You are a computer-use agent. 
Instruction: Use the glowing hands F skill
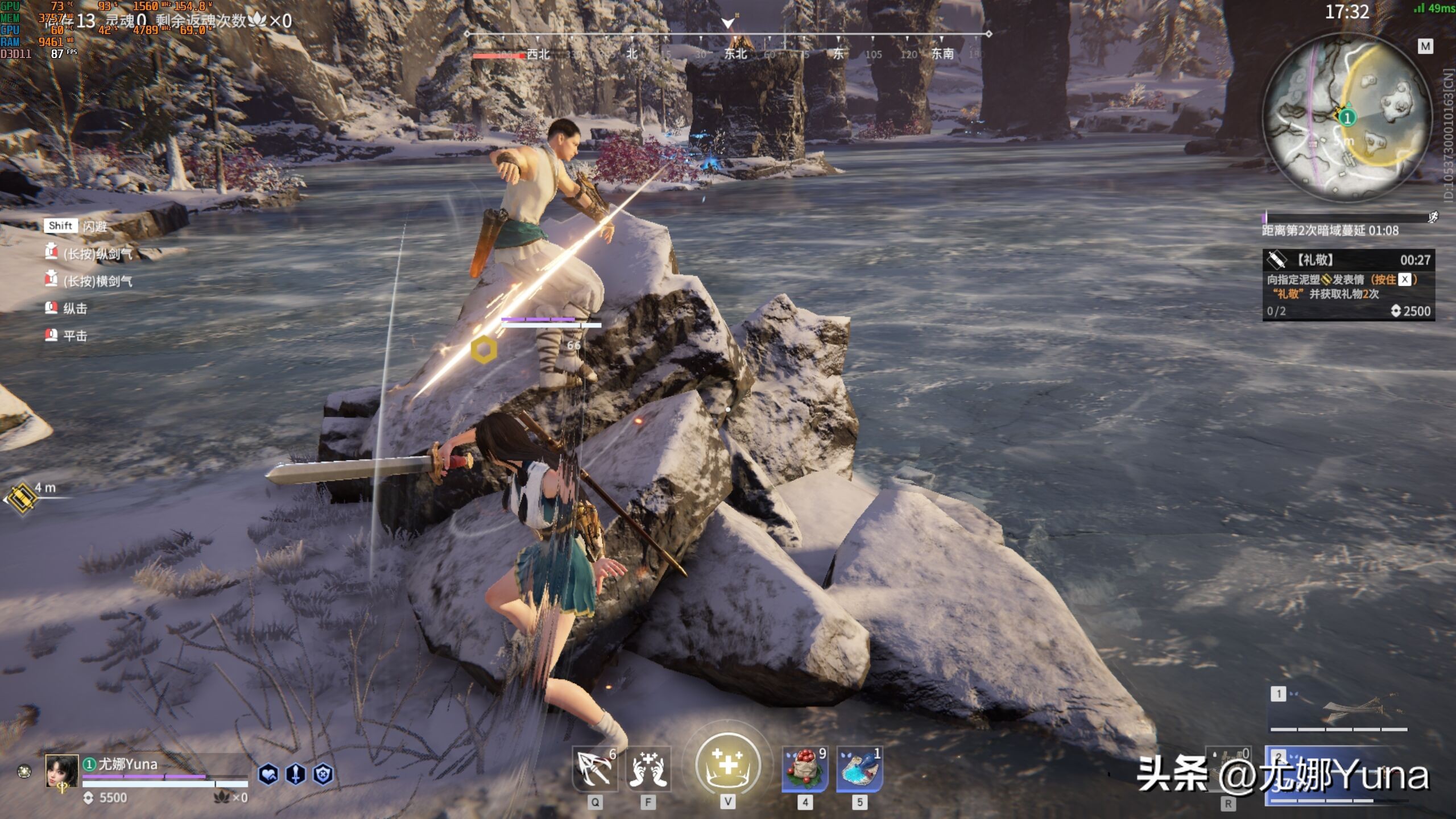pyautogui.click(x=648, y=769)
